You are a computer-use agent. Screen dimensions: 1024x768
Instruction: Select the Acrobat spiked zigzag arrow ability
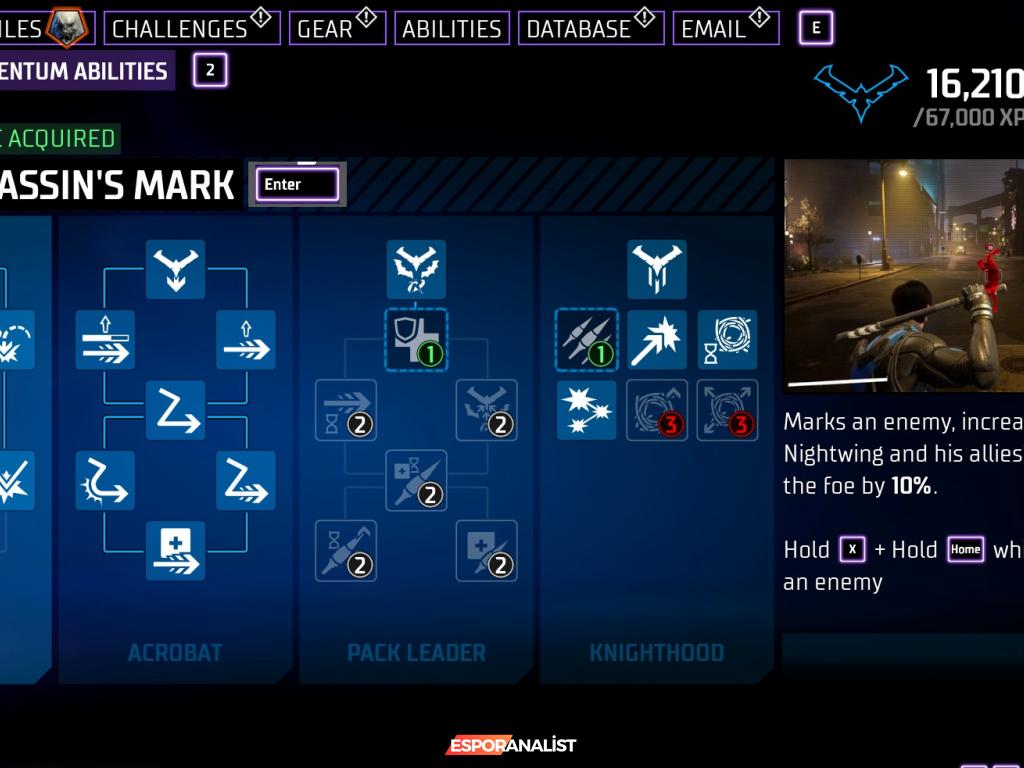click(105, 480)
